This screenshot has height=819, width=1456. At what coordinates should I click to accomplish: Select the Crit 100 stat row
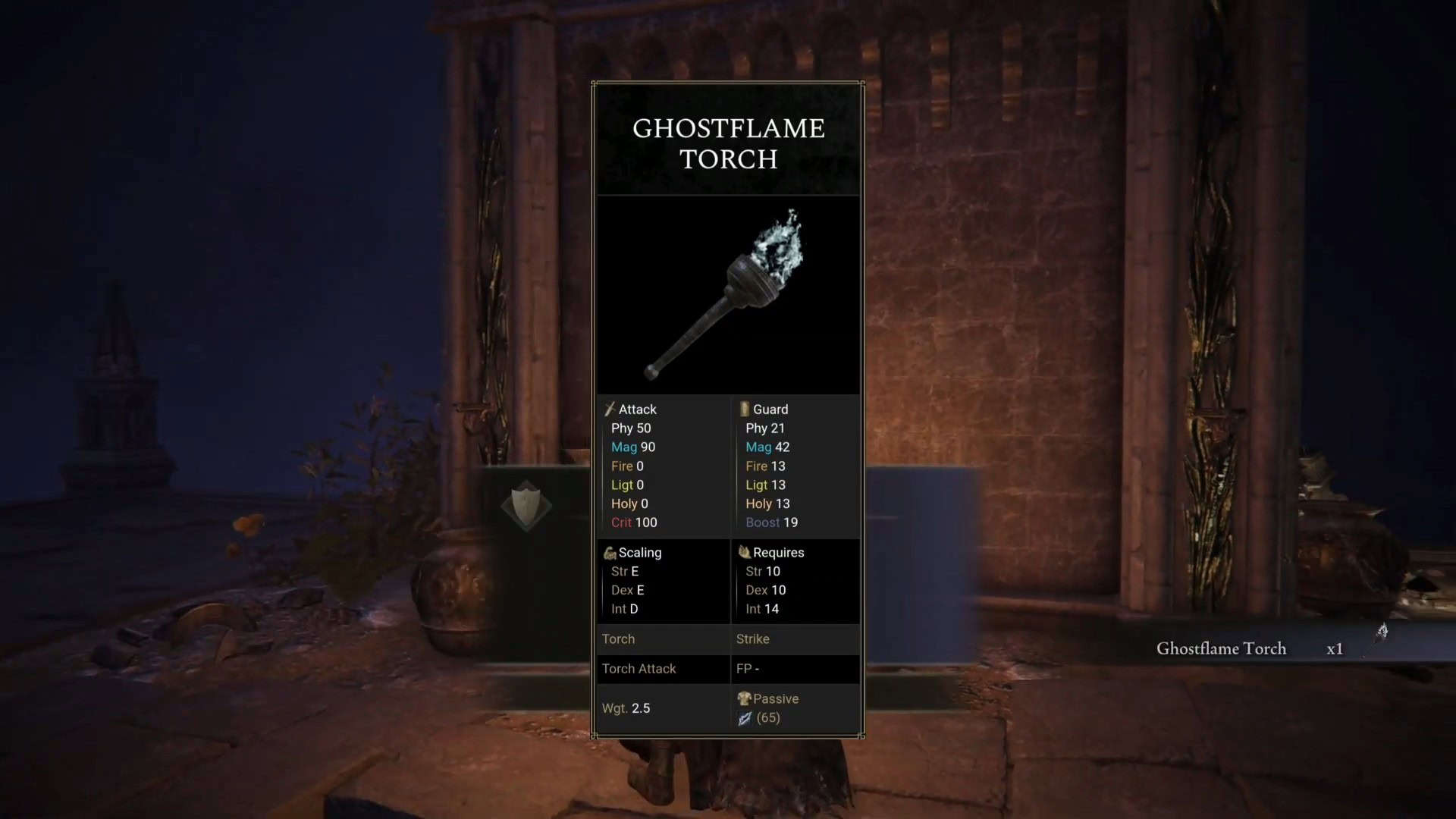tap(635, 522)
